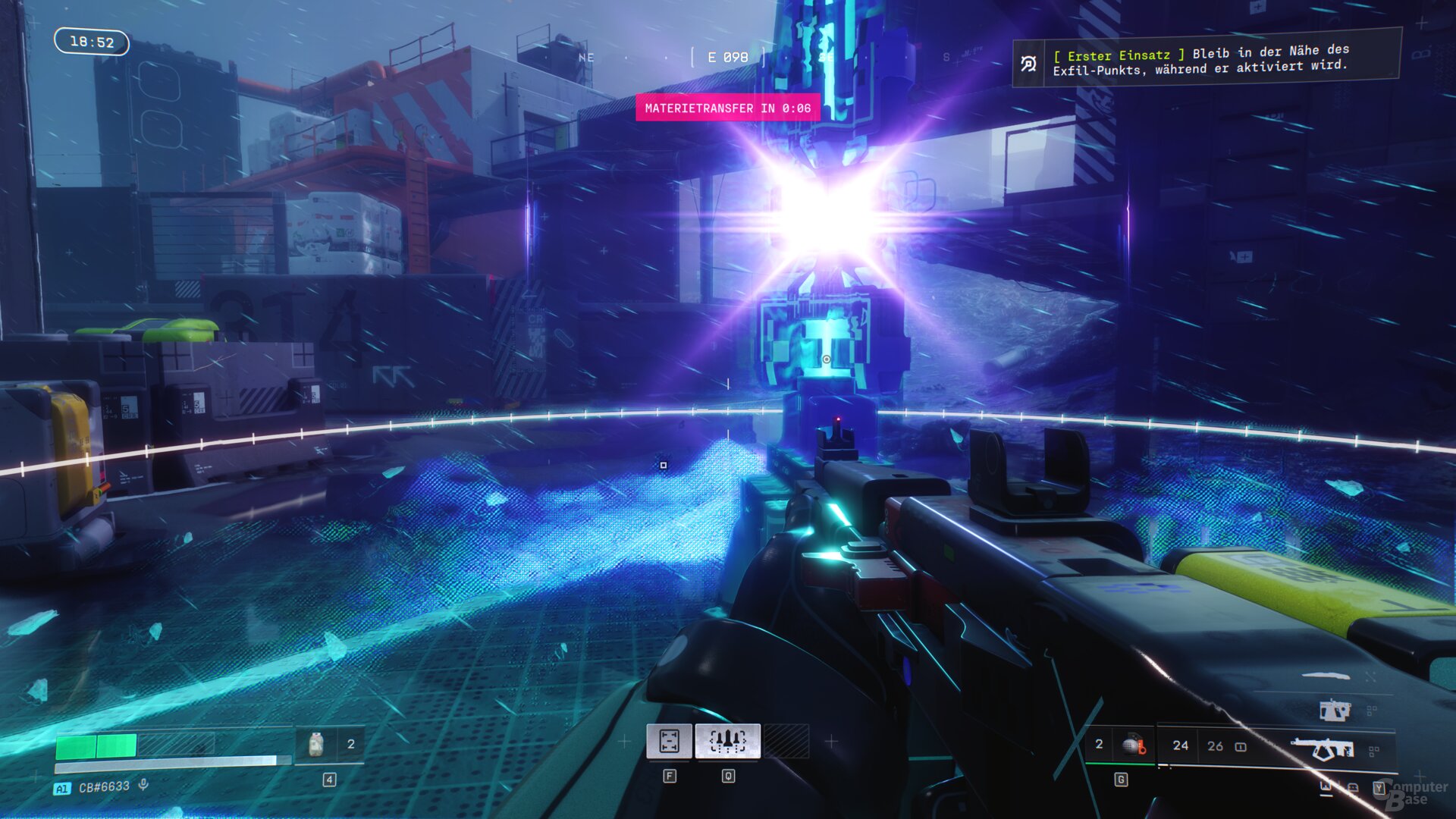Select the spiral objective icon
Image resolution: width=1456 pixels, height=819 pixels.
tap(1028, 64)
